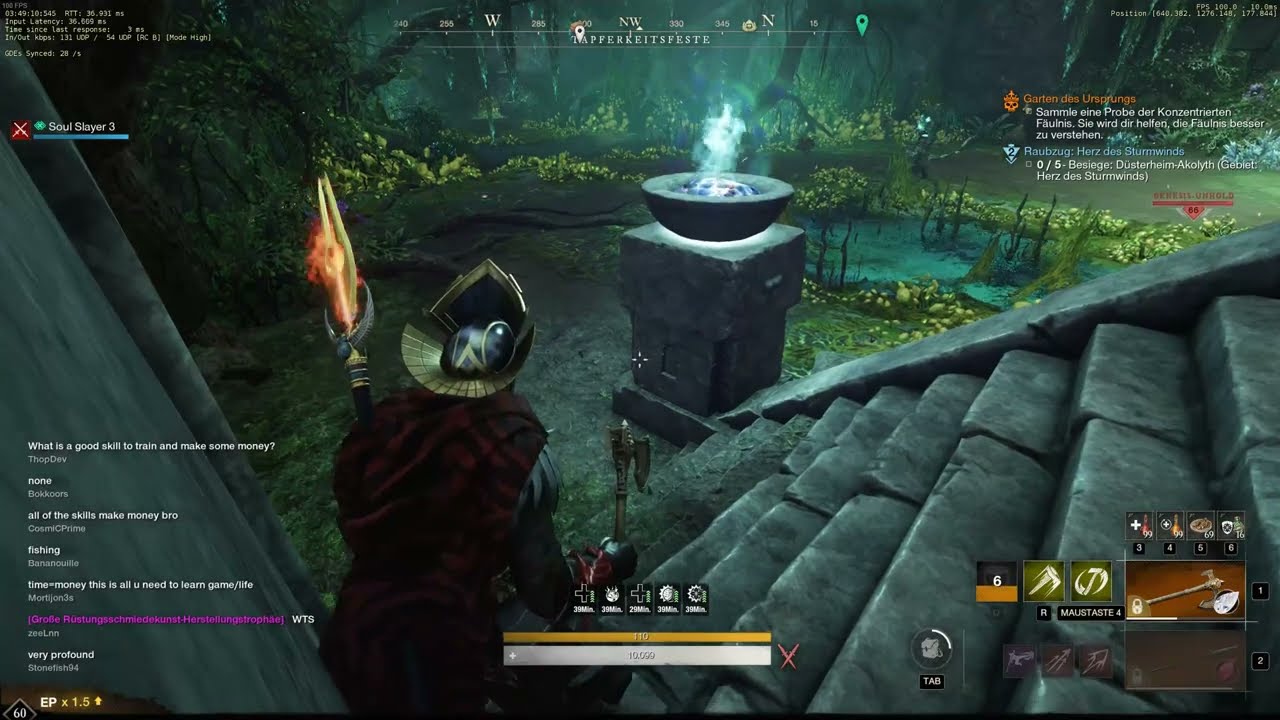Screen dimensions: 1280x720
Task: Activate the olive whirlwind axe ability
Action: tap(1091, 582)
